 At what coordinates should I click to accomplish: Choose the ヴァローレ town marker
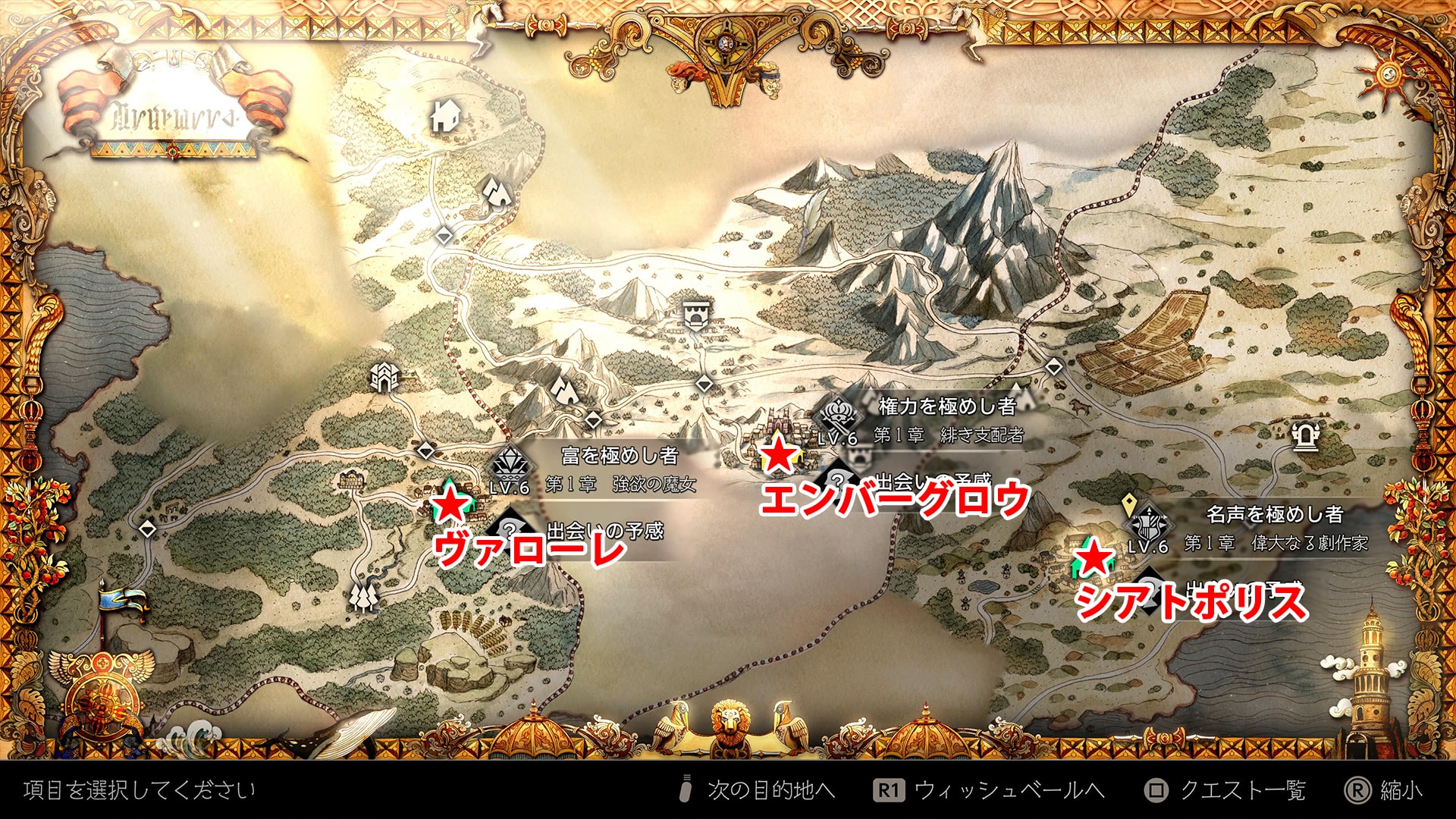point(450,501)
